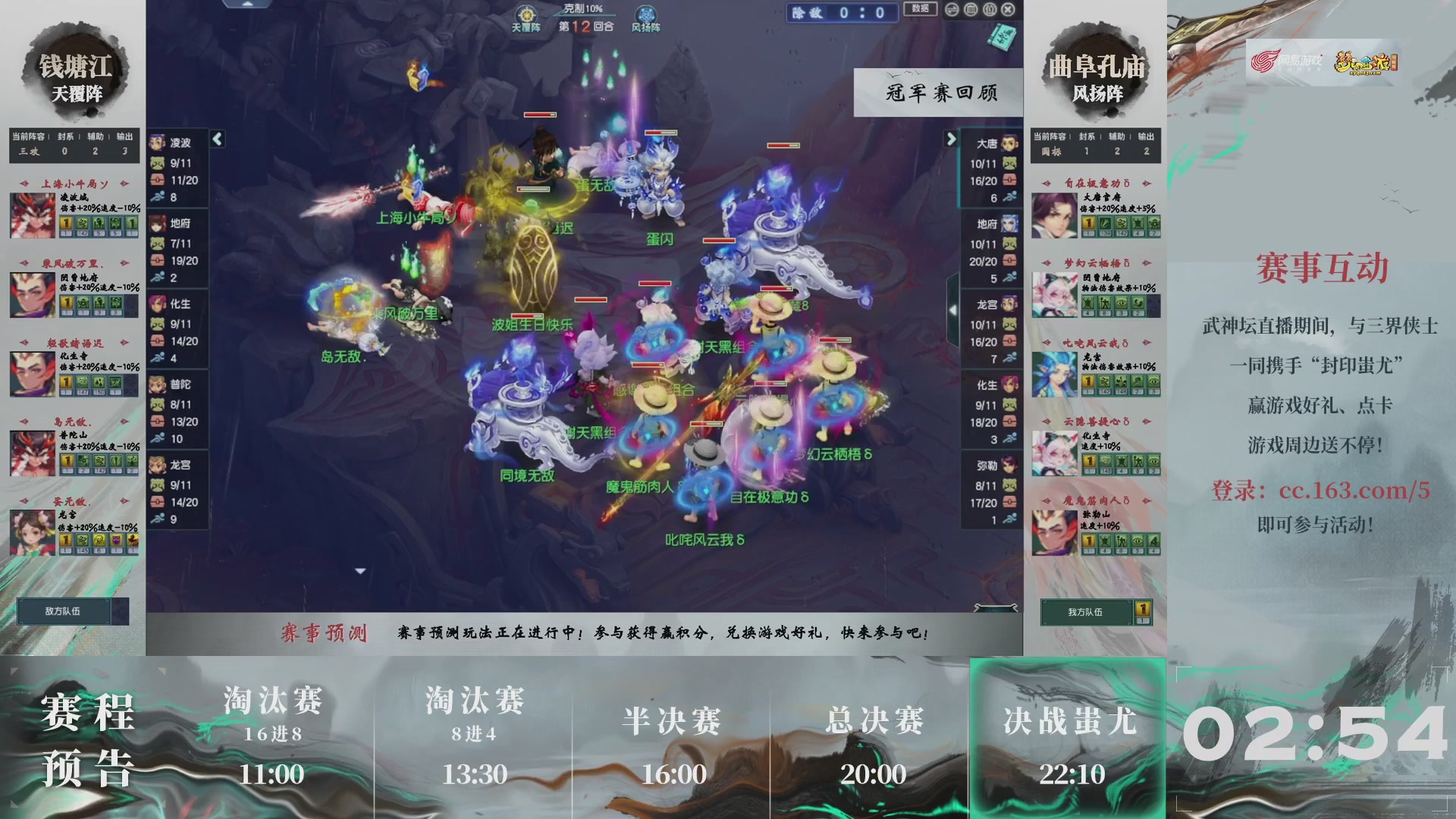Collapse the left roster with its chevron arrow

click(218, 139)
